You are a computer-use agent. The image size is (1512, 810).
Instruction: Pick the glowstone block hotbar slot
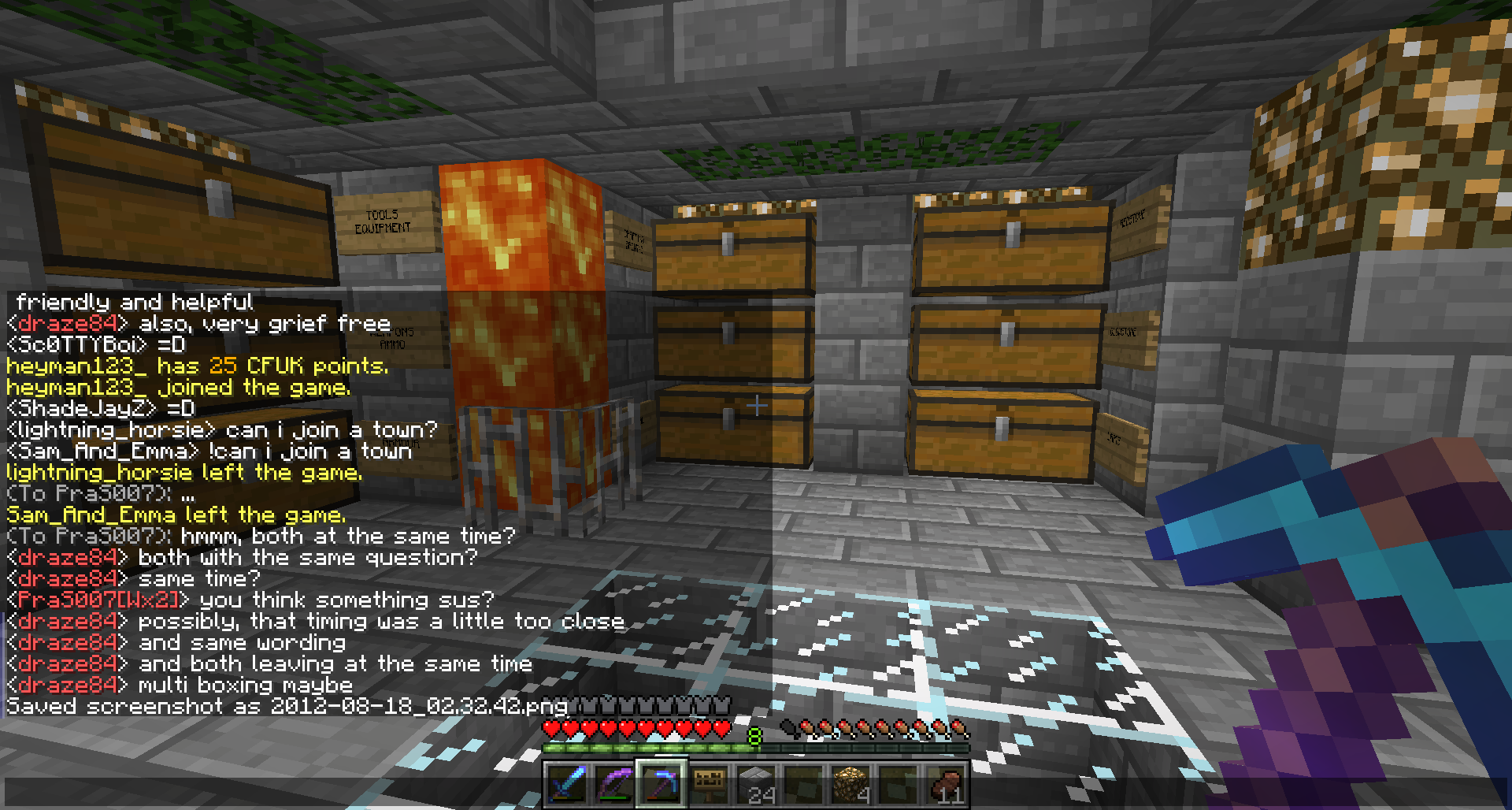(851, 785)
